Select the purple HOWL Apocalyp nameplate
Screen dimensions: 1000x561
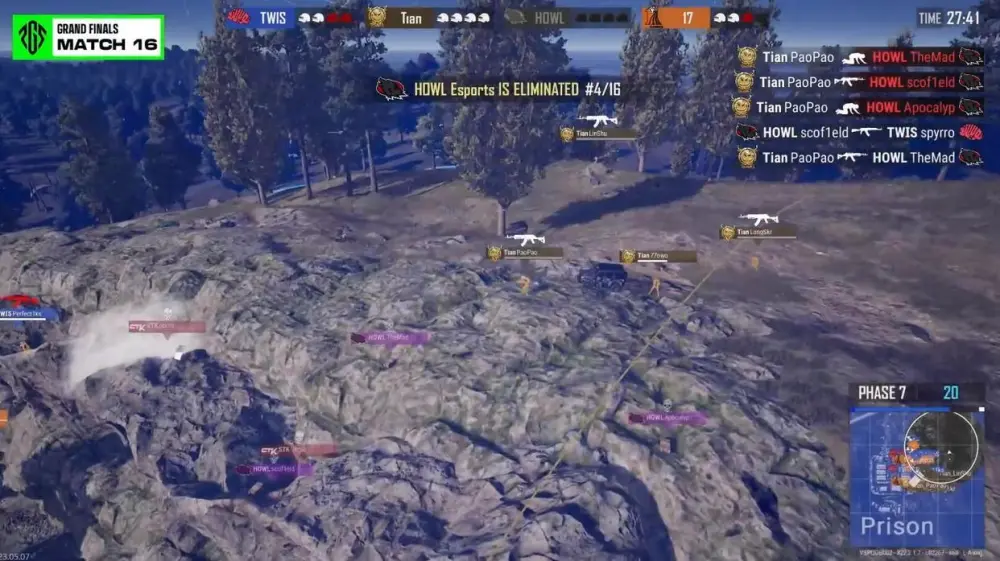point(667,418)
